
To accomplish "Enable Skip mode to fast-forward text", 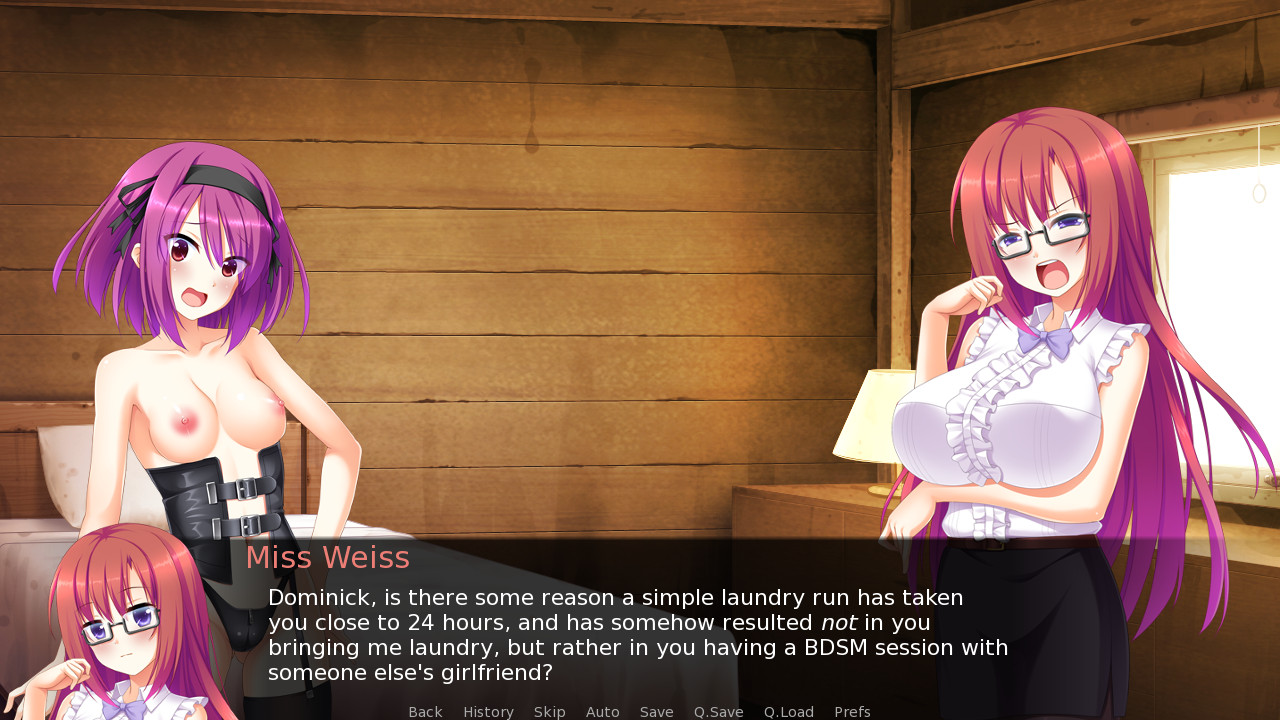I will pyautogui.click(x=549, y=711).
